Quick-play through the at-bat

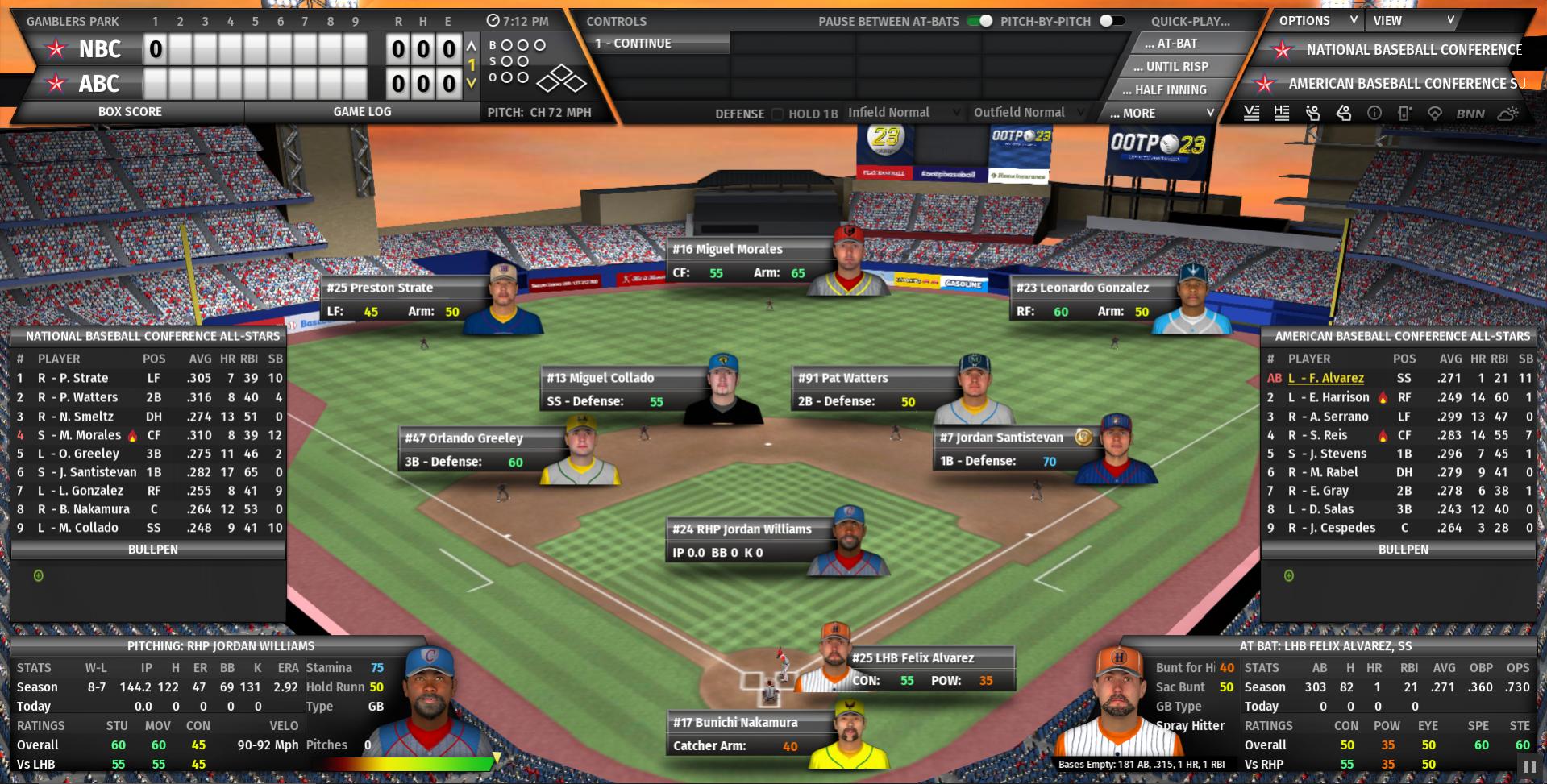(x=1176, y=44)
